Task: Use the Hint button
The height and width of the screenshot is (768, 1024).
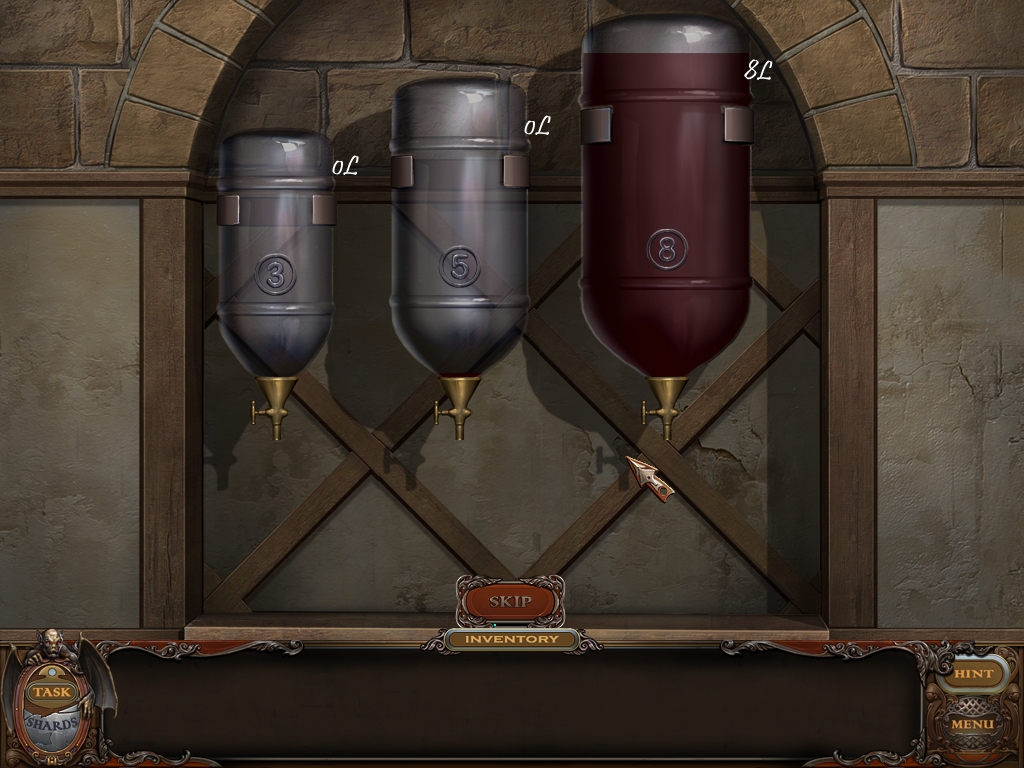Action: [973, 674]
